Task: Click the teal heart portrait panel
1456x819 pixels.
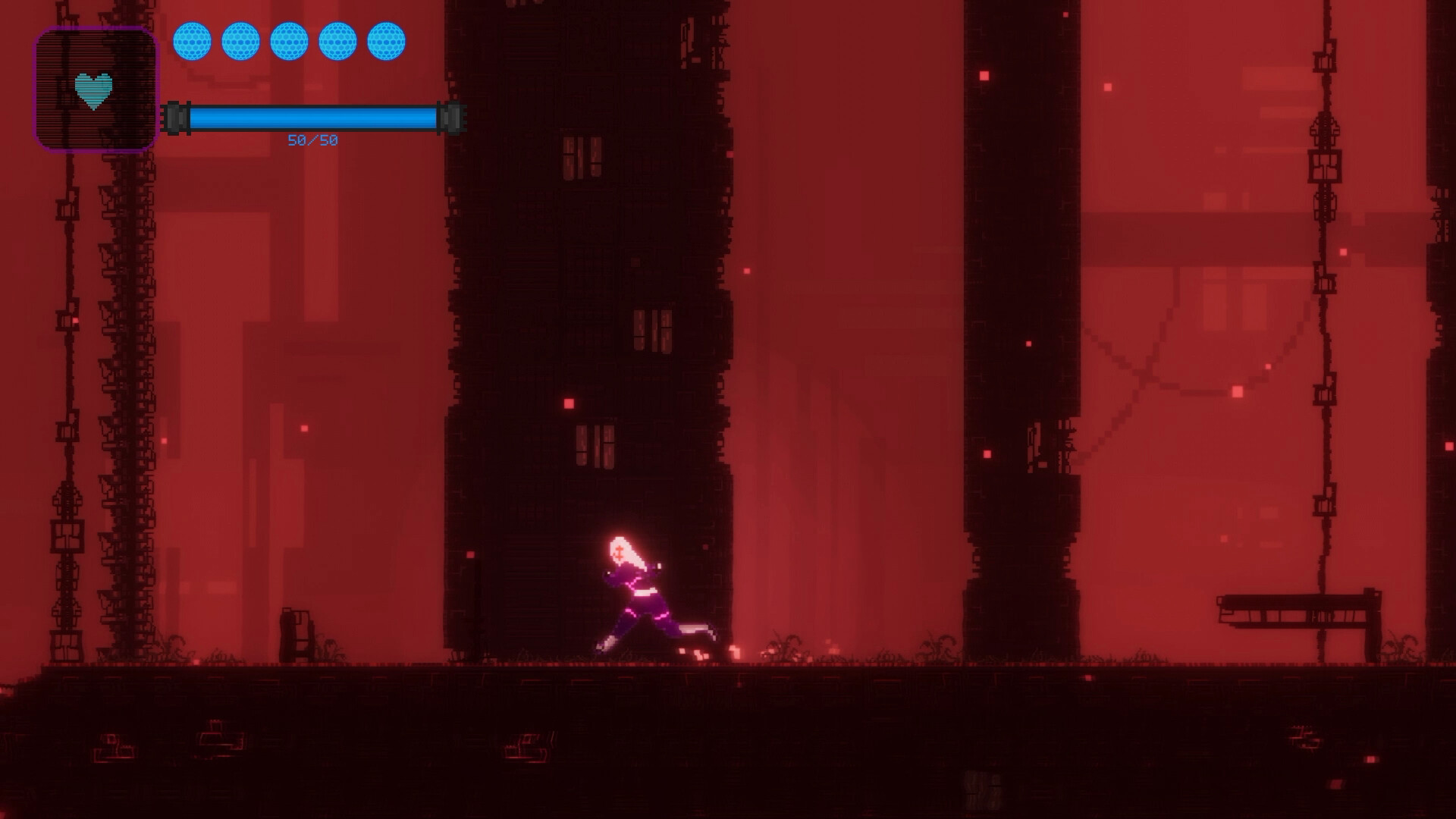Action: (x=95, y=89)
